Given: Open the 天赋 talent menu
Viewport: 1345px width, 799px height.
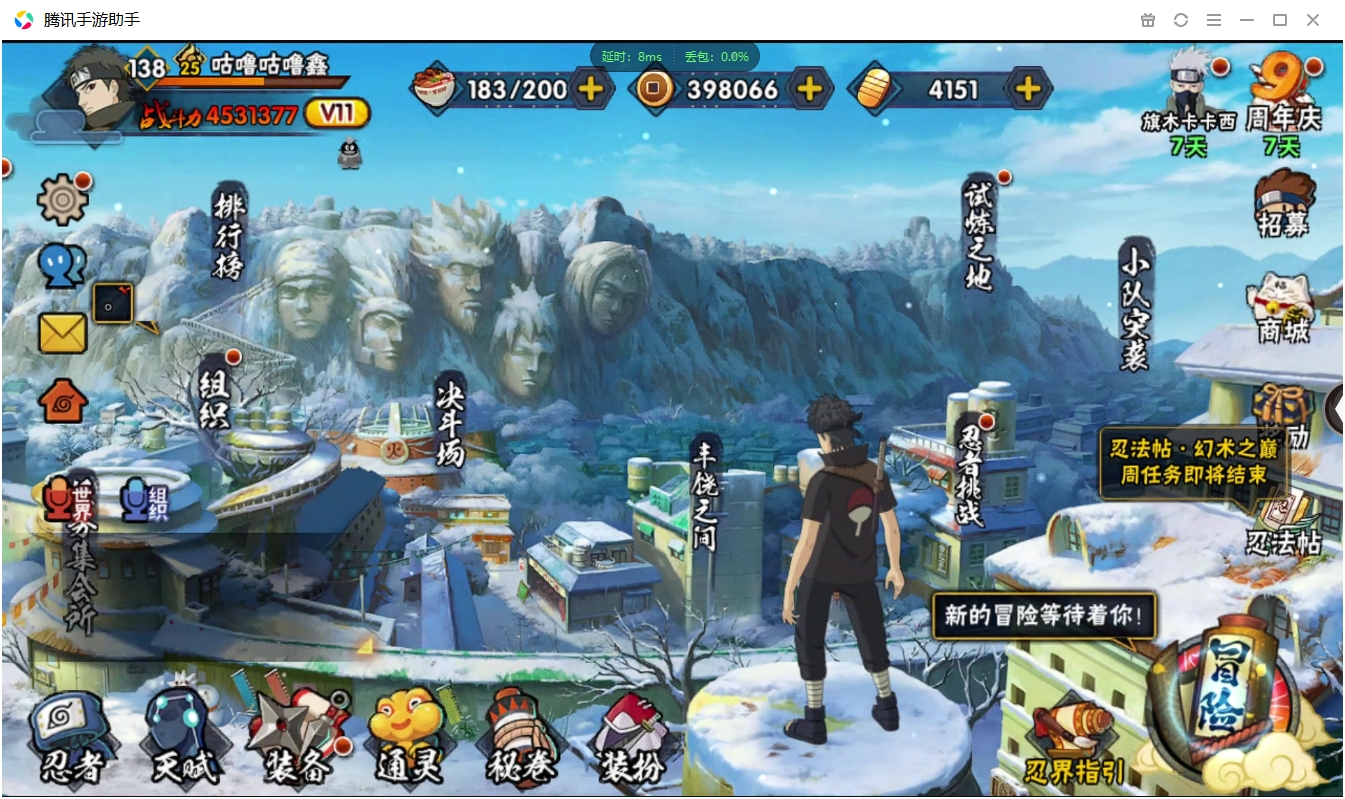Looking at the screenshot, I should [184, 740].
